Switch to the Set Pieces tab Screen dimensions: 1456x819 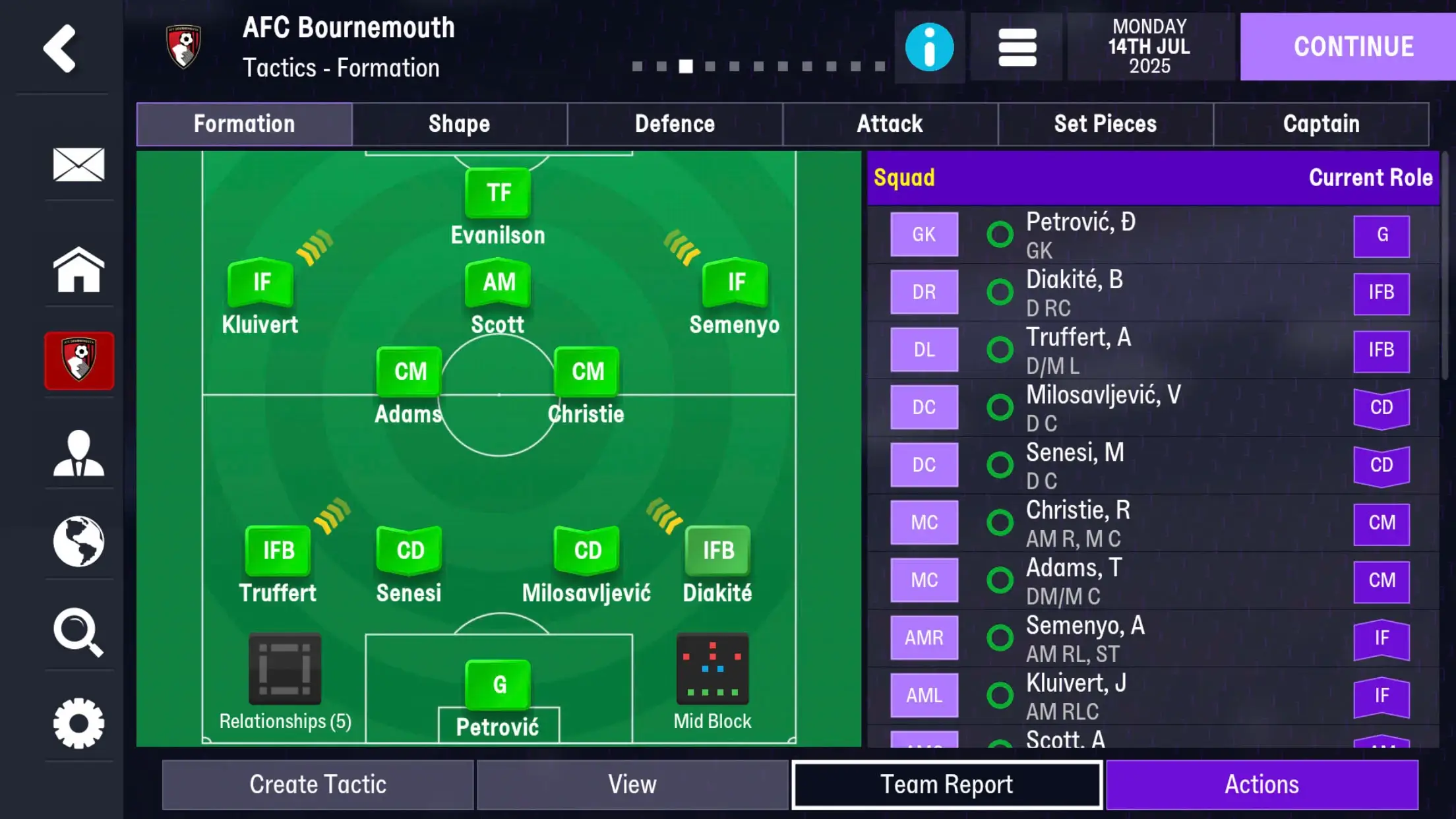pyautogui.click(x=1105, y=124)
